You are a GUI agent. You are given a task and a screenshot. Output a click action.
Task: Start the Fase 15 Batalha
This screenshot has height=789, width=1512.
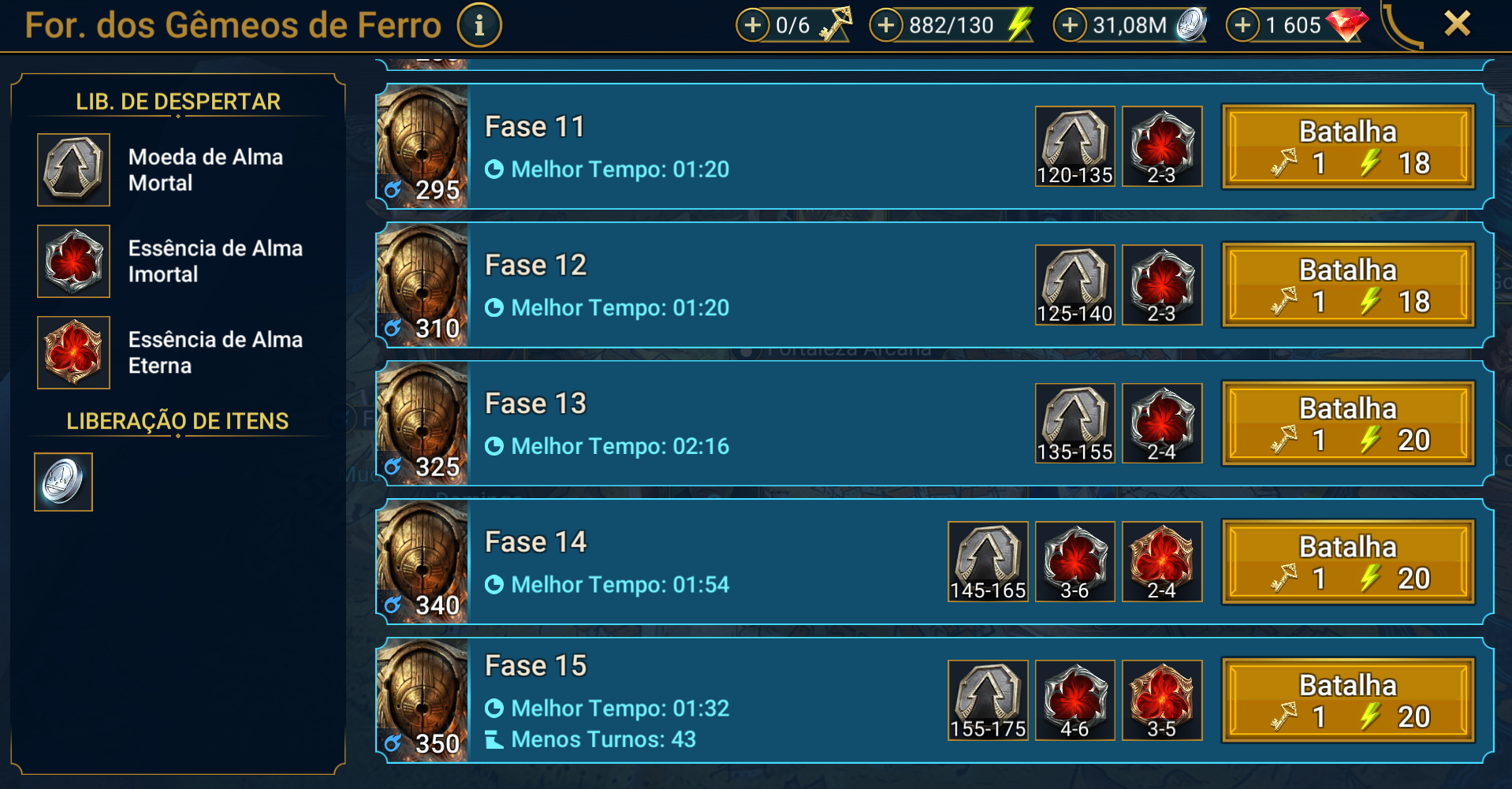1347,701
